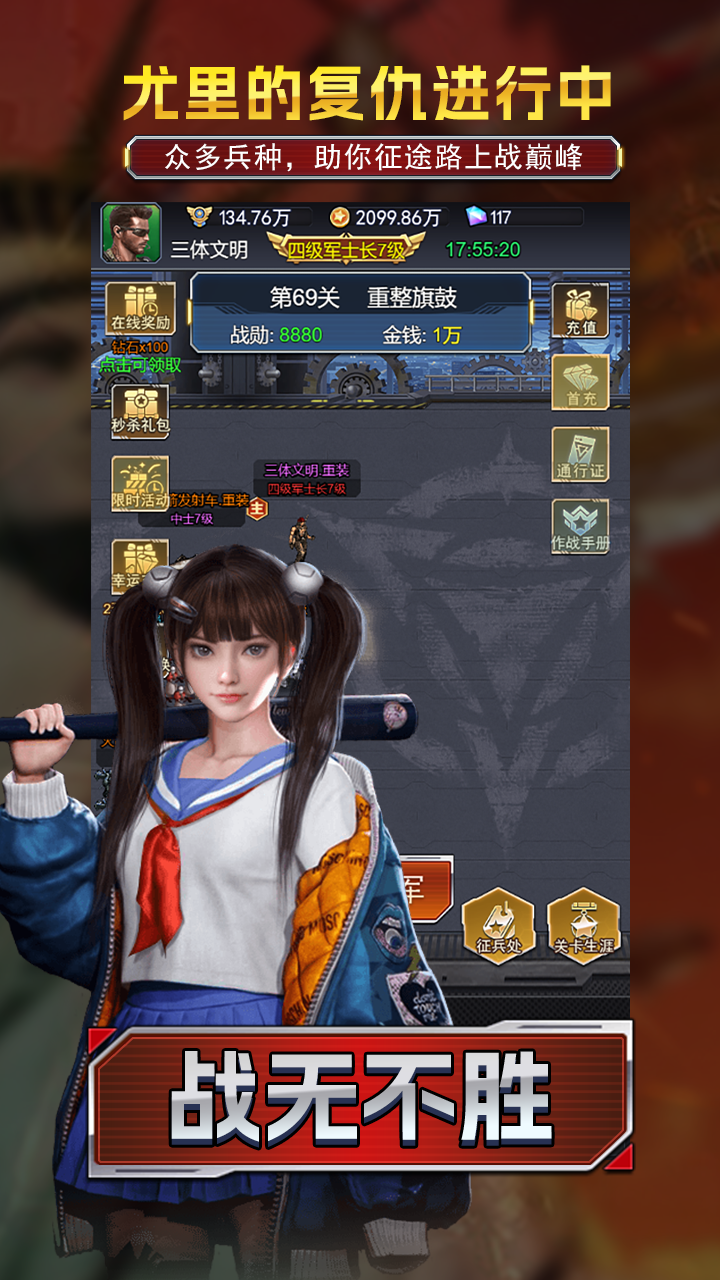Viewport: 720px width, 1280px height.
Task: Tap the 四级军士长7级 rank badge
Action: [x=346, y=249]
